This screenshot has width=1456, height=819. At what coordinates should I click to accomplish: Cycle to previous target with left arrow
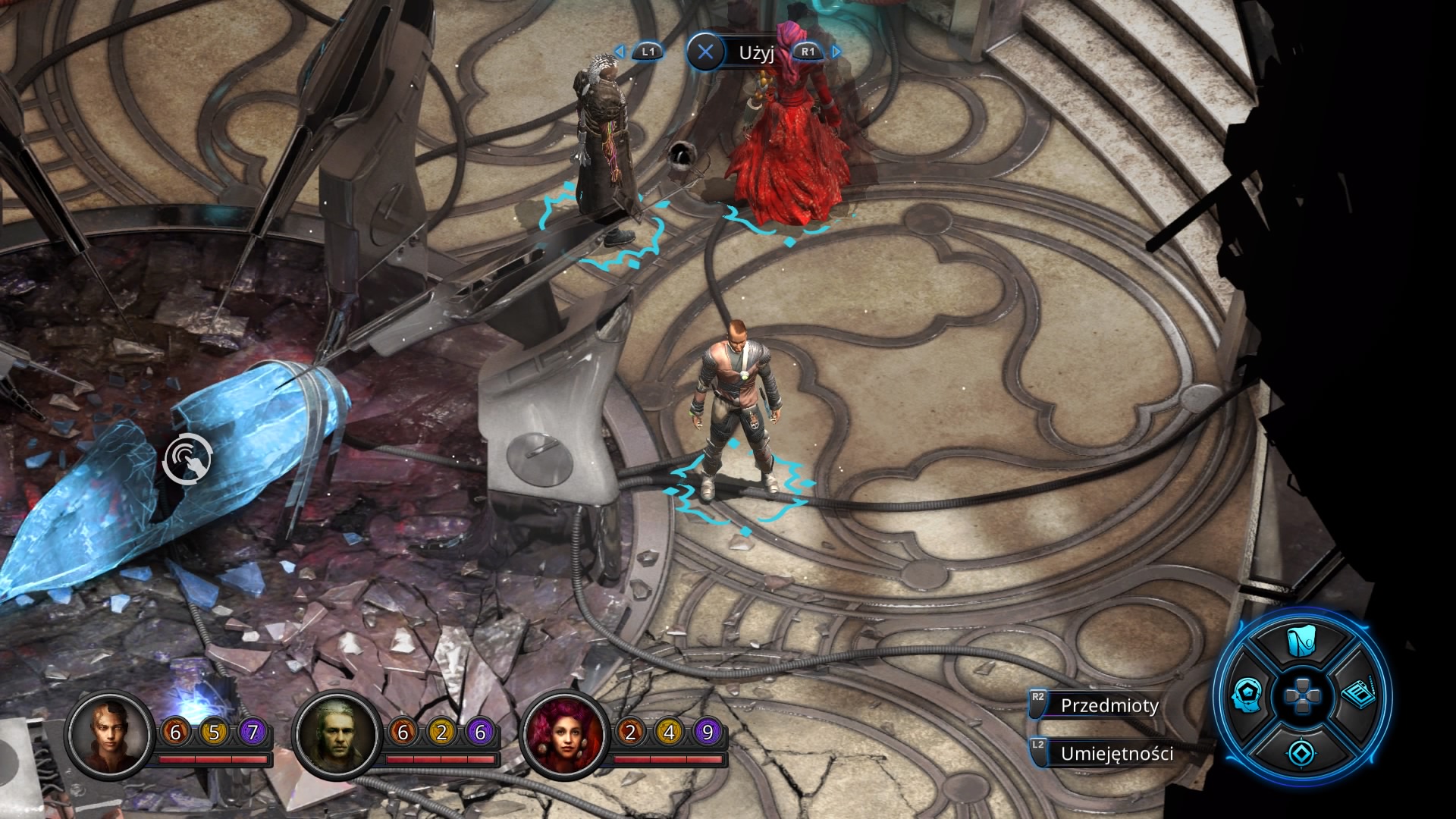tap(620, 52)
